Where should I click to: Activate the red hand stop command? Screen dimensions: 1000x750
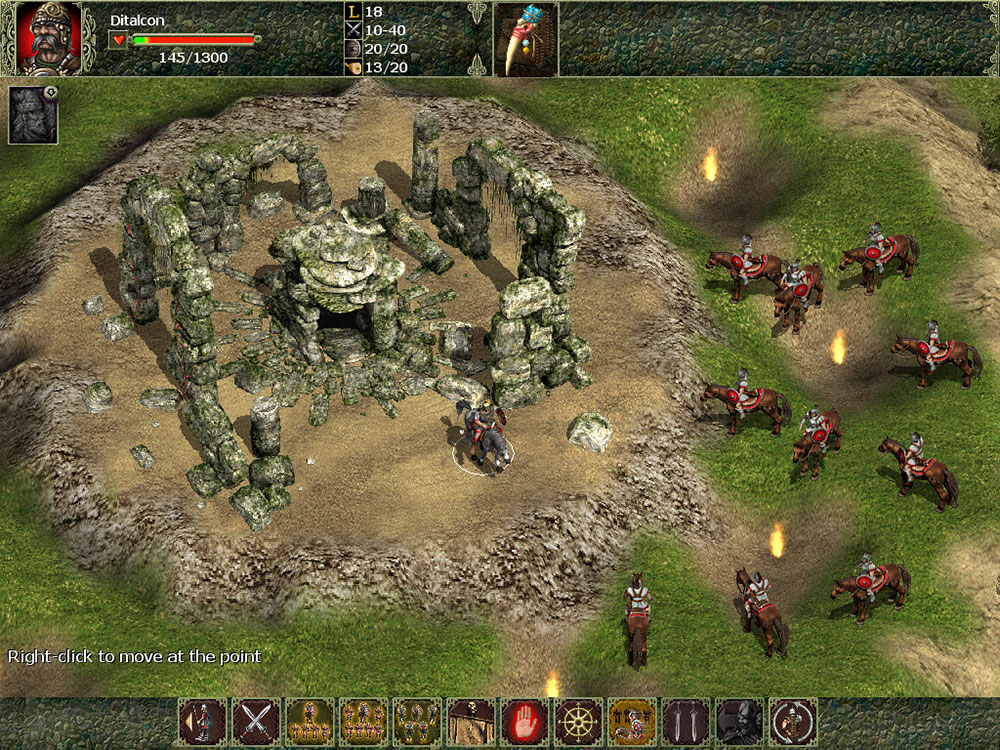click(525, 721)
